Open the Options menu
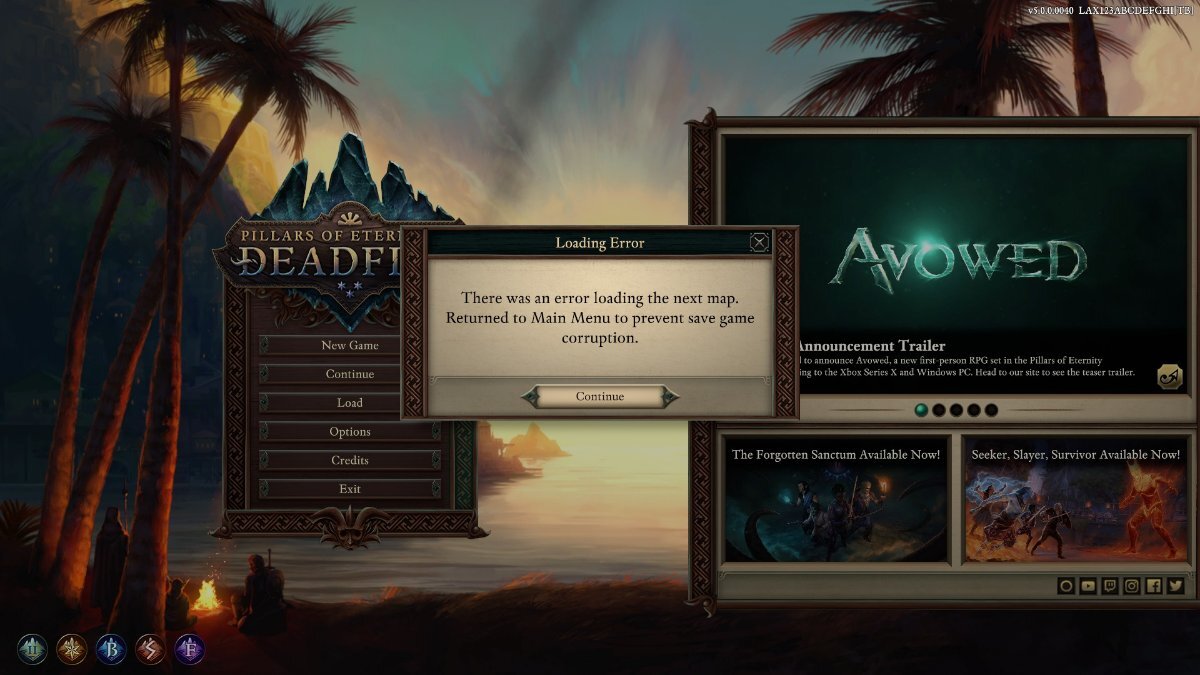This screenshot has height=675, width=1200. 349,432
